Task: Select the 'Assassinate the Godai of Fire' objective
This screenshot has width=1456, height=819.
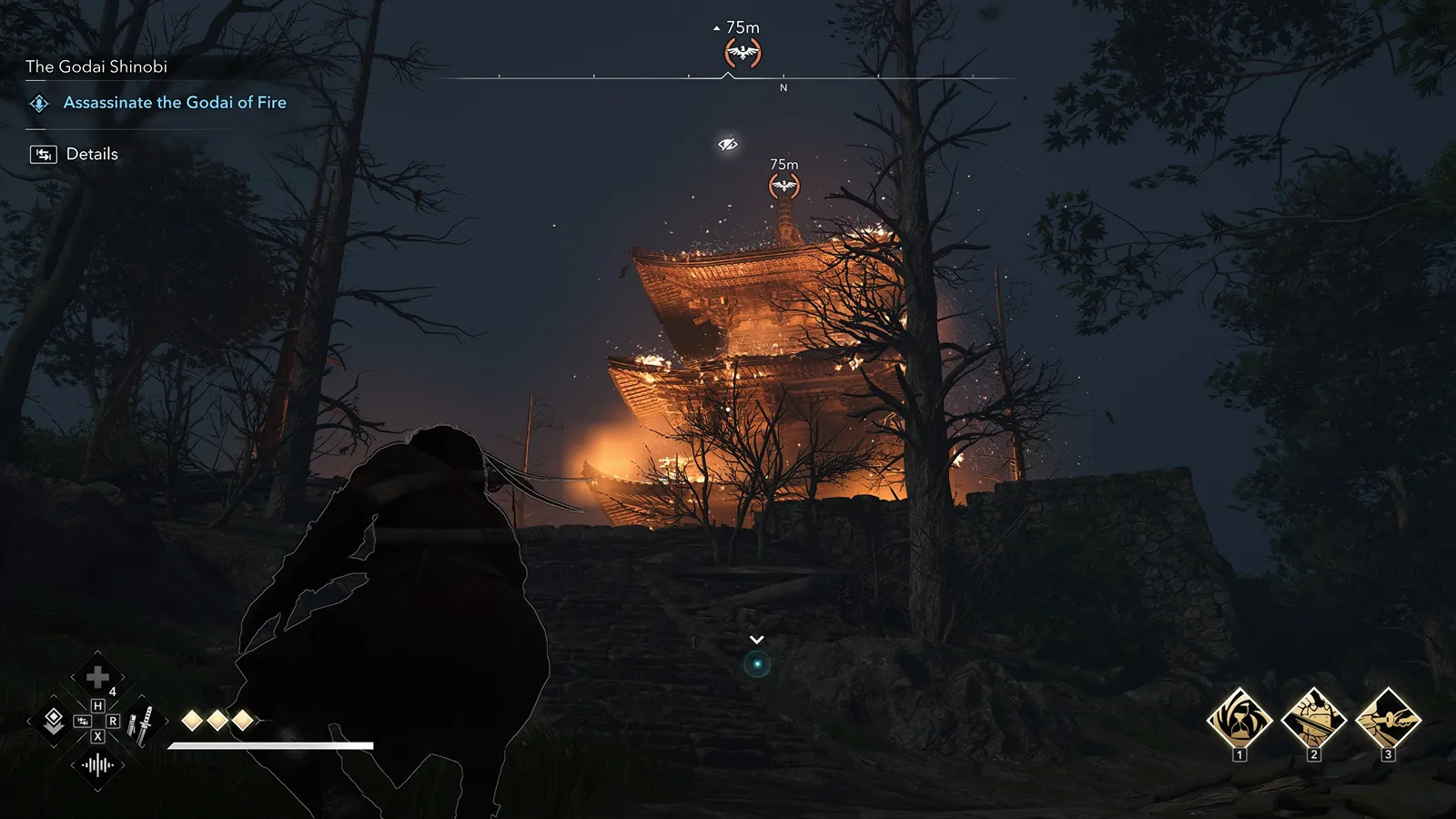Action: 174,103
